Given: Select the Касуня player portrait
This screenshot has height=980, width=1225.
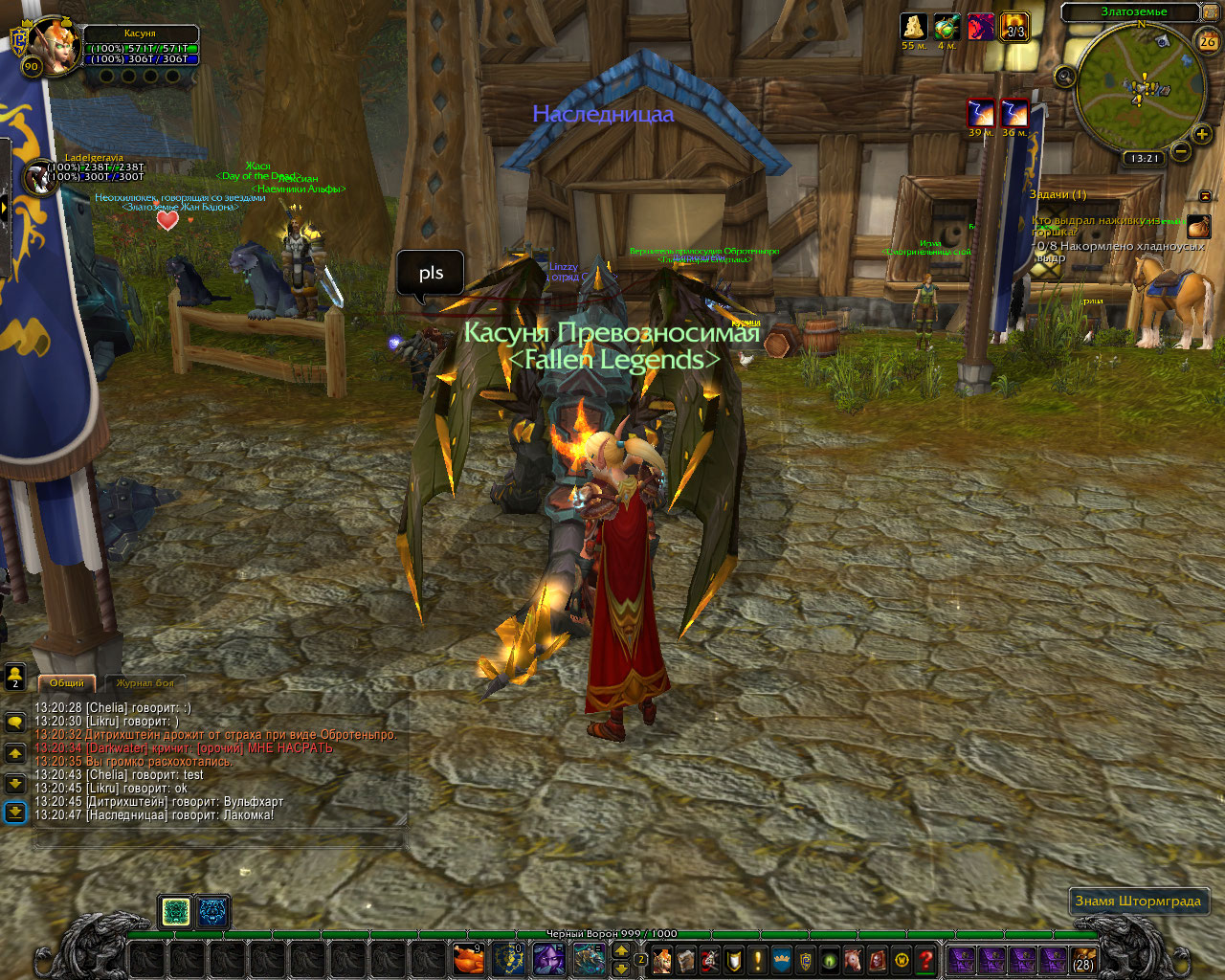Looking at the screenshot, I should 54,44.
